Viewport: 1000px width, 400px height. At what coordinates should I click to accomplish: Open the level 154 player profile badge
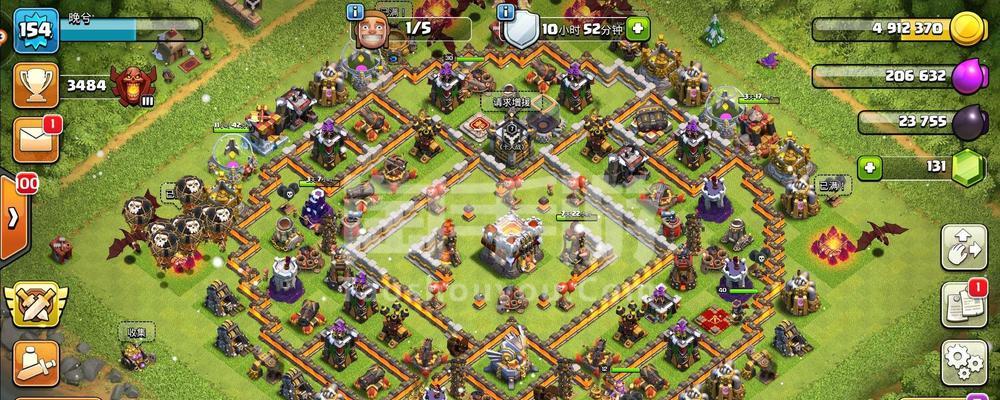click(x=33, y=28)
